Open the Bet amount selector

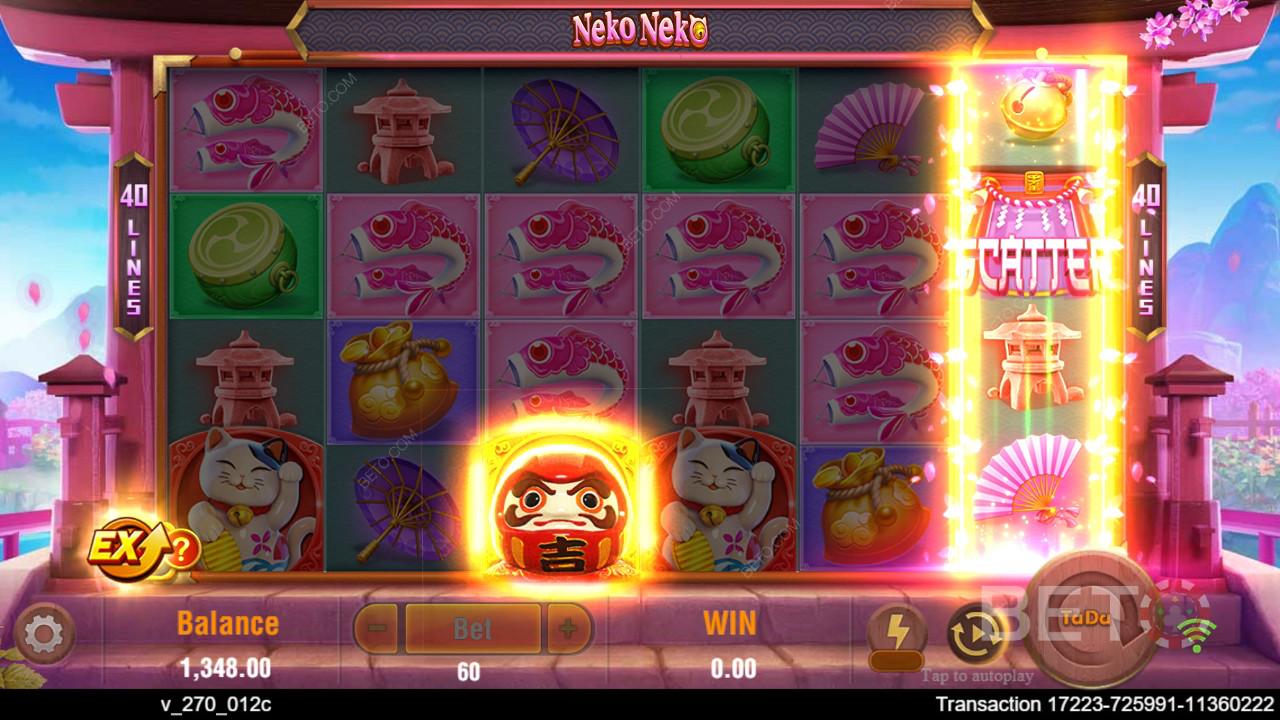pos(472,629)
